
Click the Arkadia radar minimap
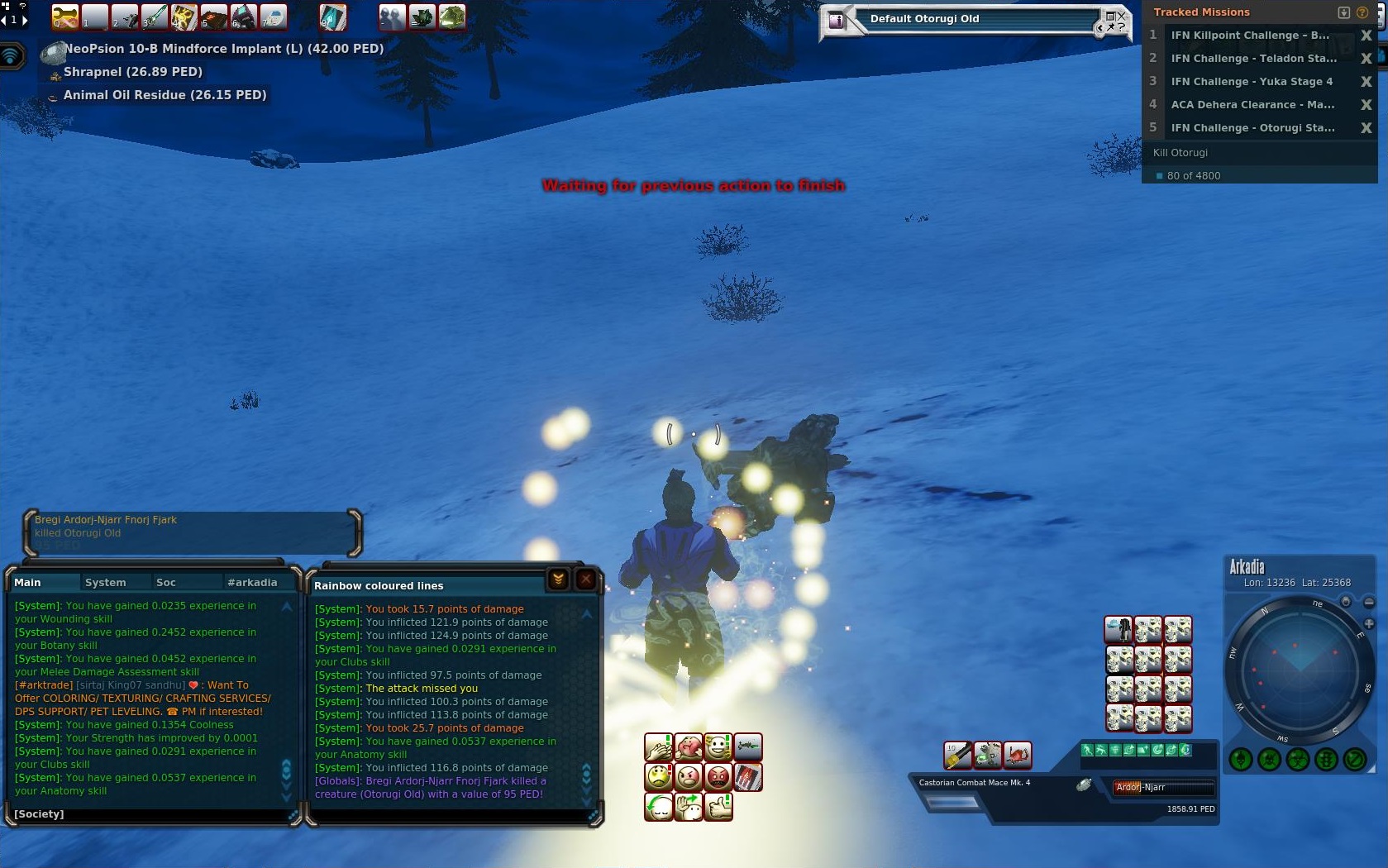point(1299,669)
